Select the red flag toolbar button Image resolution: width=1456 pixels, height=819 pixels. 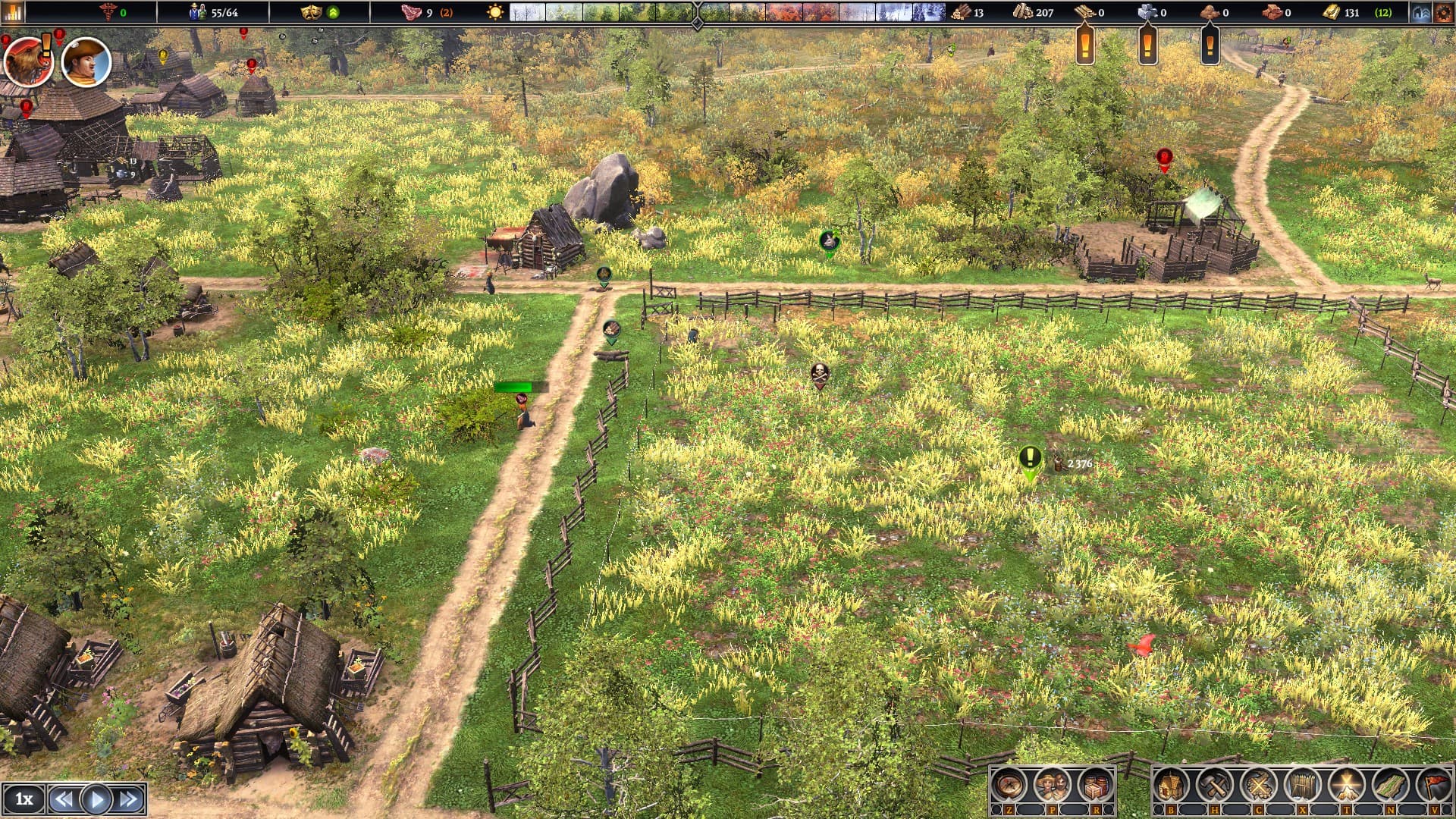click(x=1433, y=786)
